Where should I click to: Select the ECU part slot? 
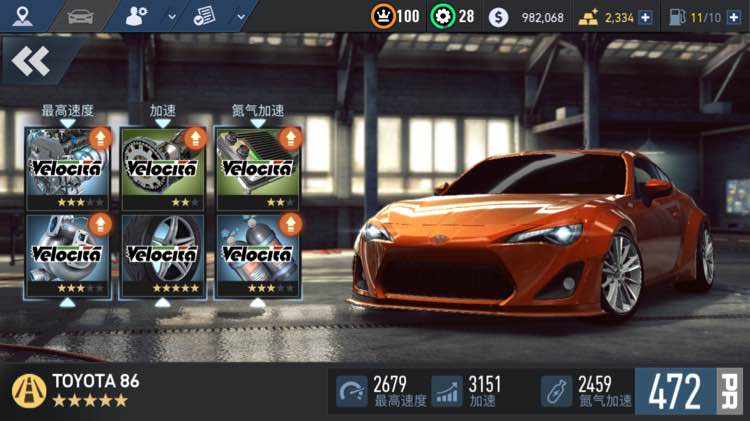coord(257,168)
